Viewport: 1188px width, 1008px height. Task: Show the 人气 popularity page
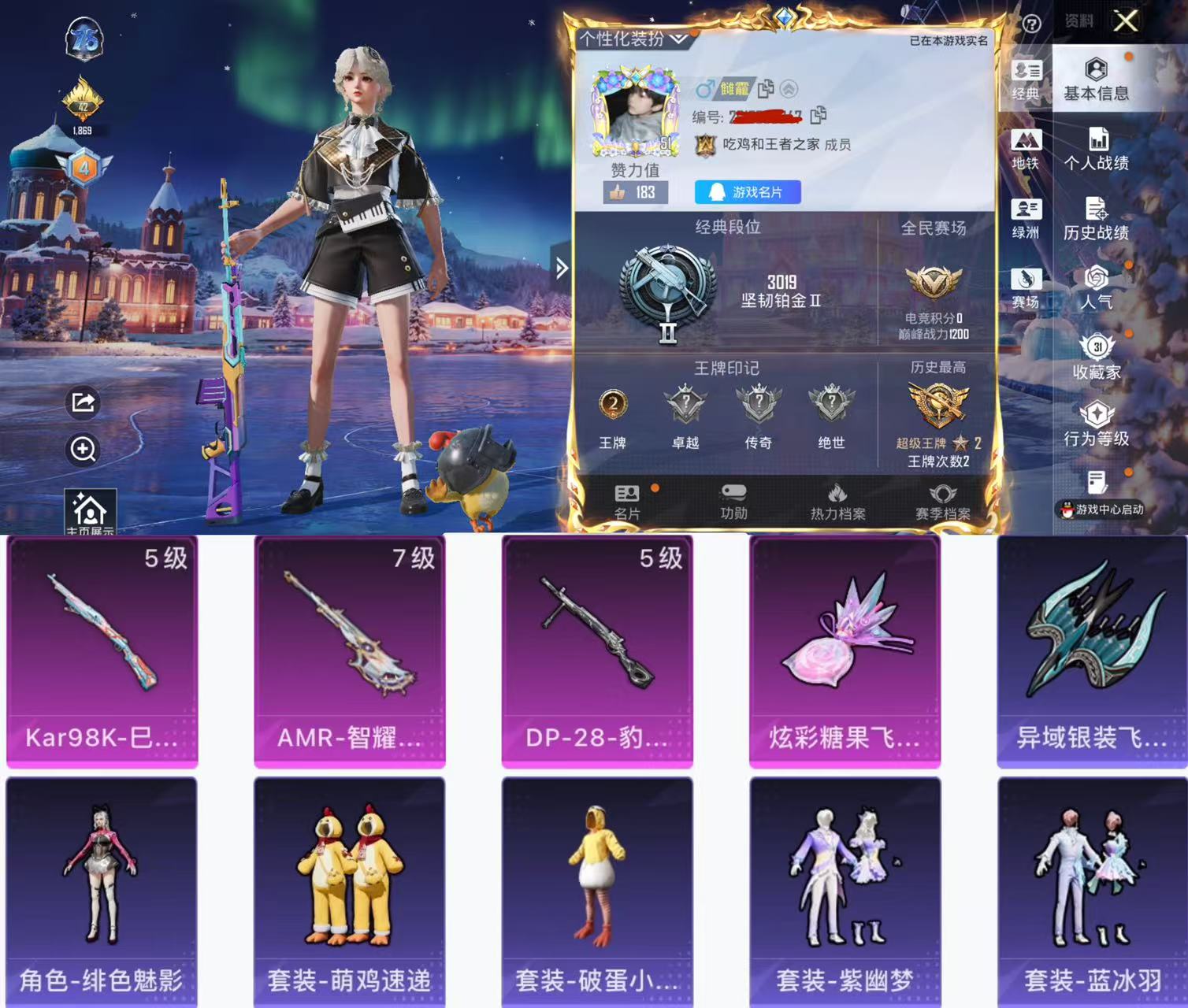tap(1096, 287)
